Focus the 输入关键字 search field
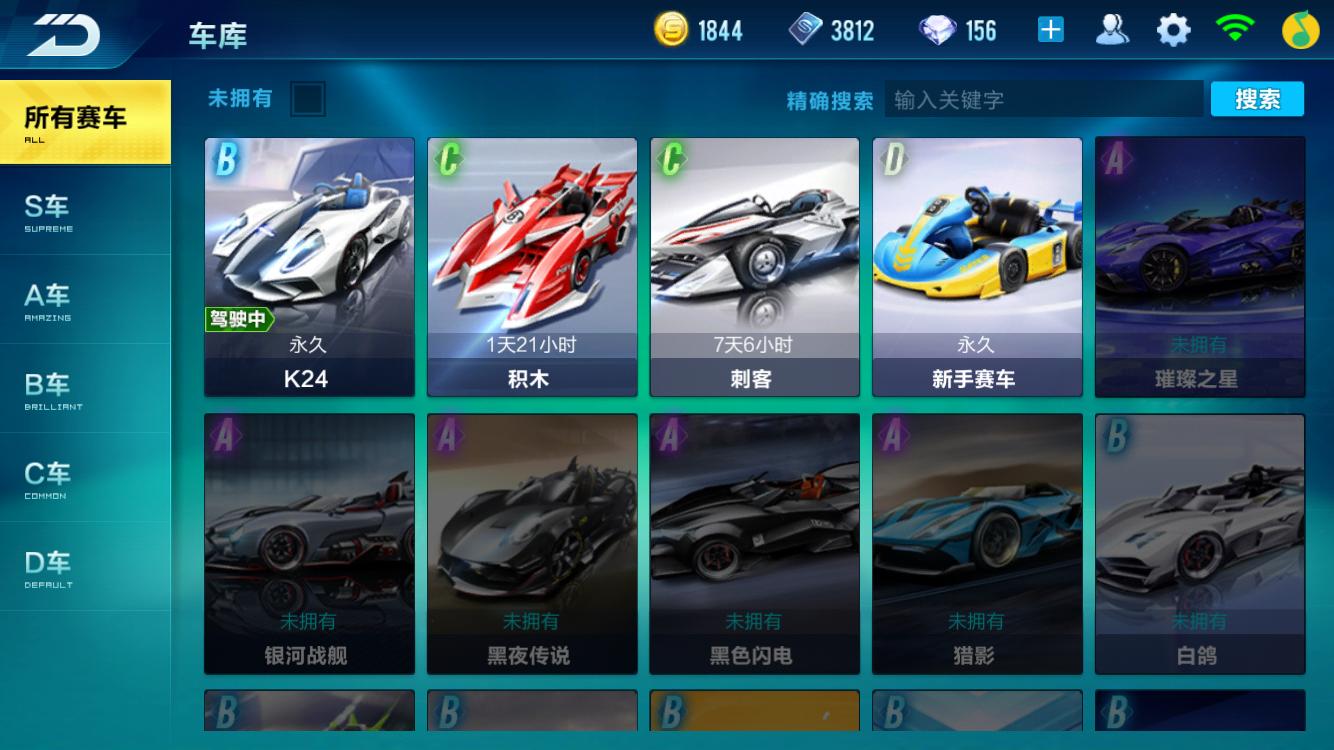 1043,99
